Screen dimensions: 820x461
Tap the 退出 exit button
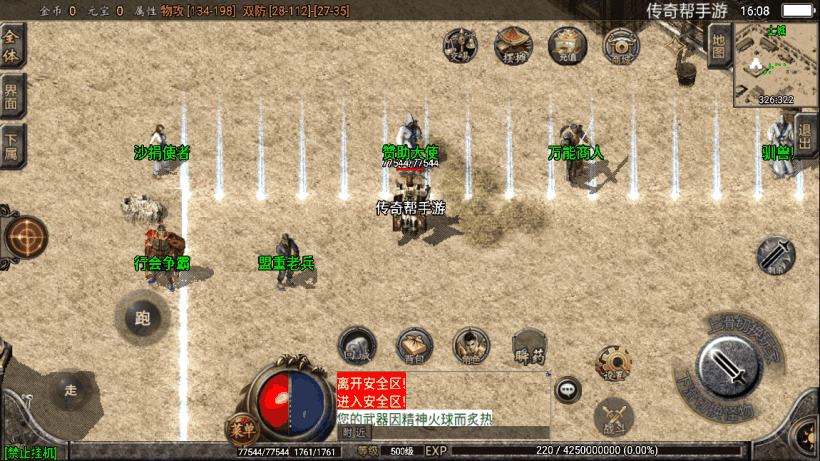click(806, 137)
